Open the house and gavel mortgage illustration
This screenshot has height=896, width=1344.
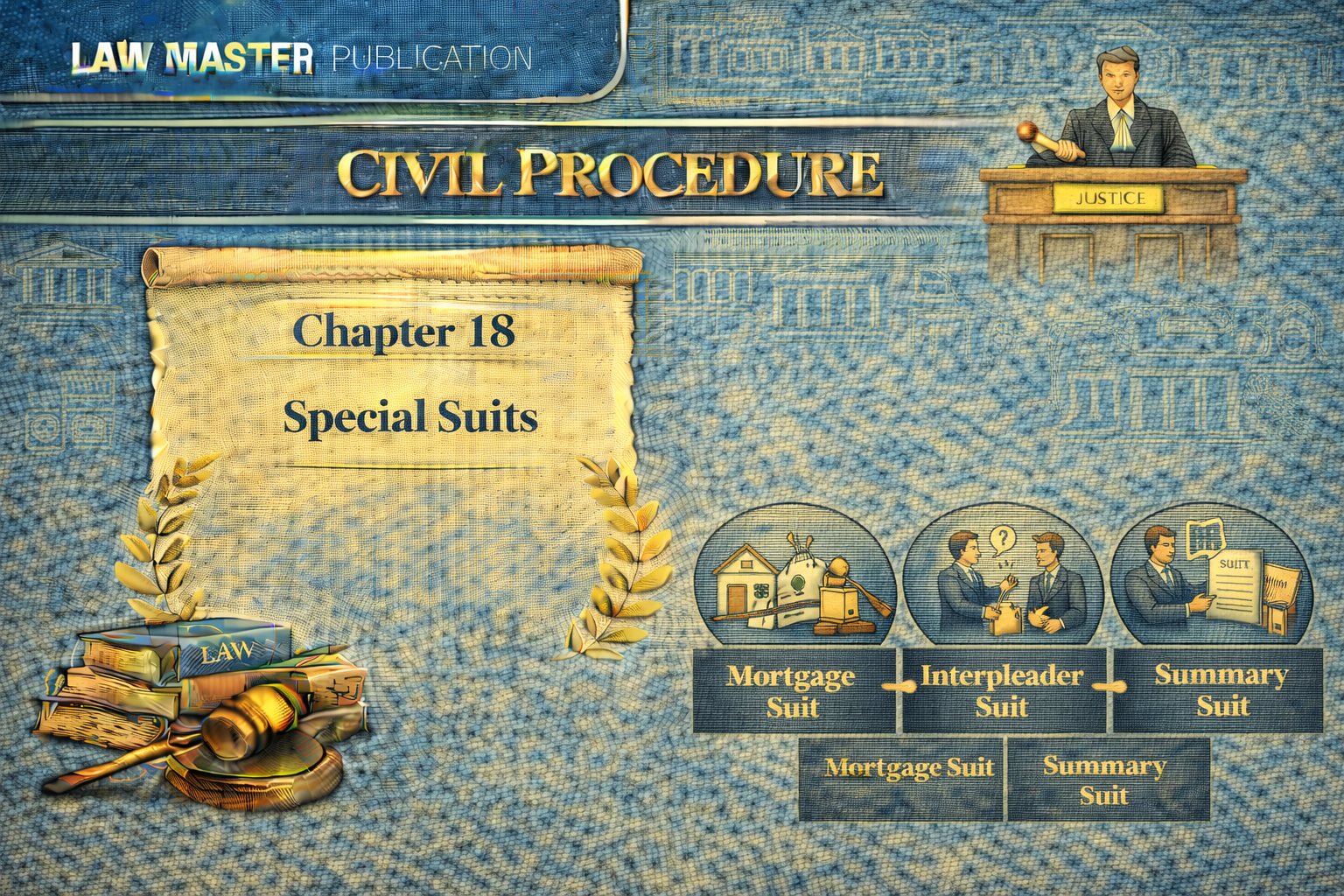[794, 577]
